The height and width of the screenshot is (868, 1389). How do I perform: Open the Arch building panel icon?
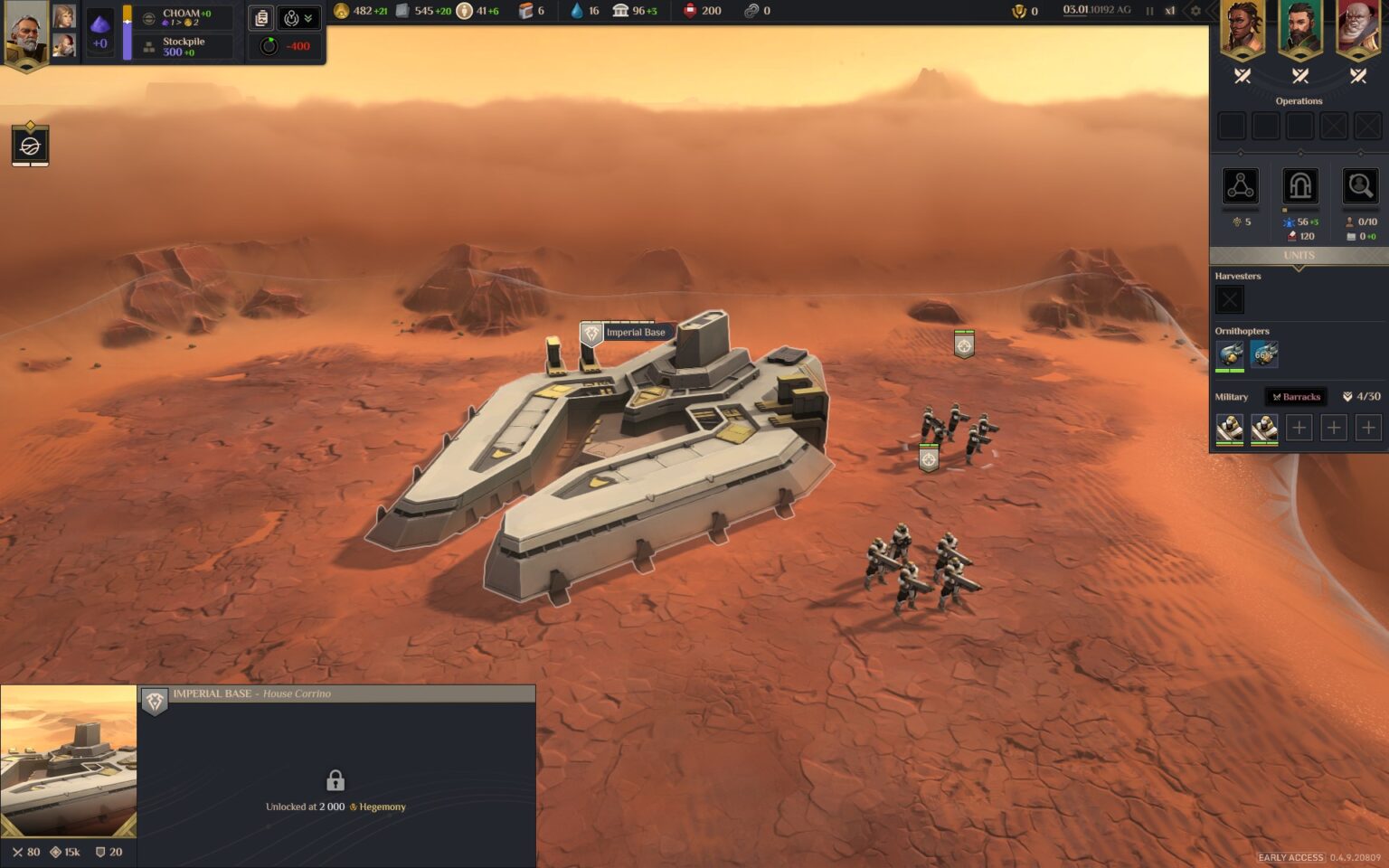click(x=1299, y=186)
